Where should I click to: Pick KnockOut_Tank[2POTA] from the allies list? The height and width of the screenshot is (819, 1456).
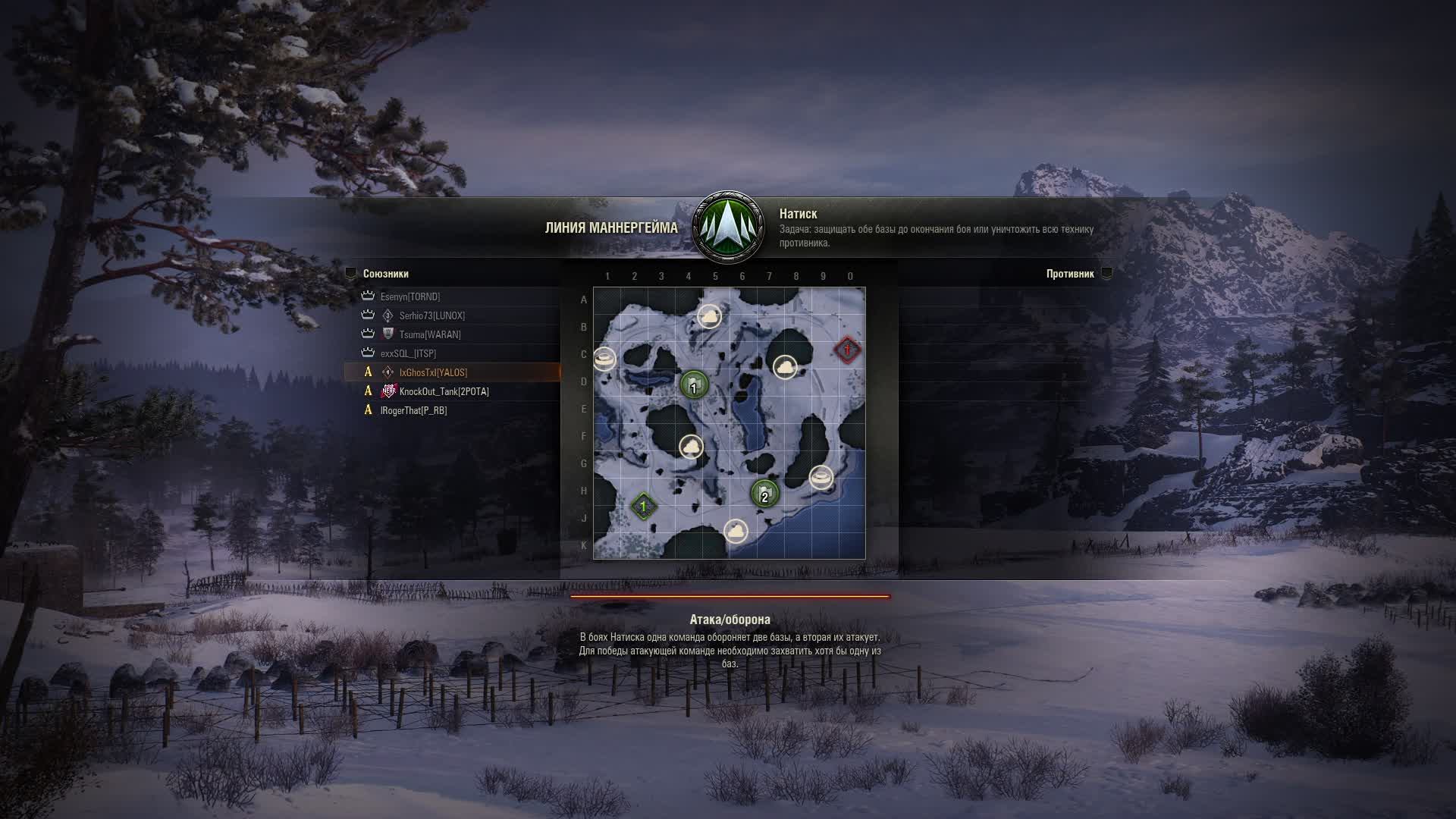[x=444, y=391]
